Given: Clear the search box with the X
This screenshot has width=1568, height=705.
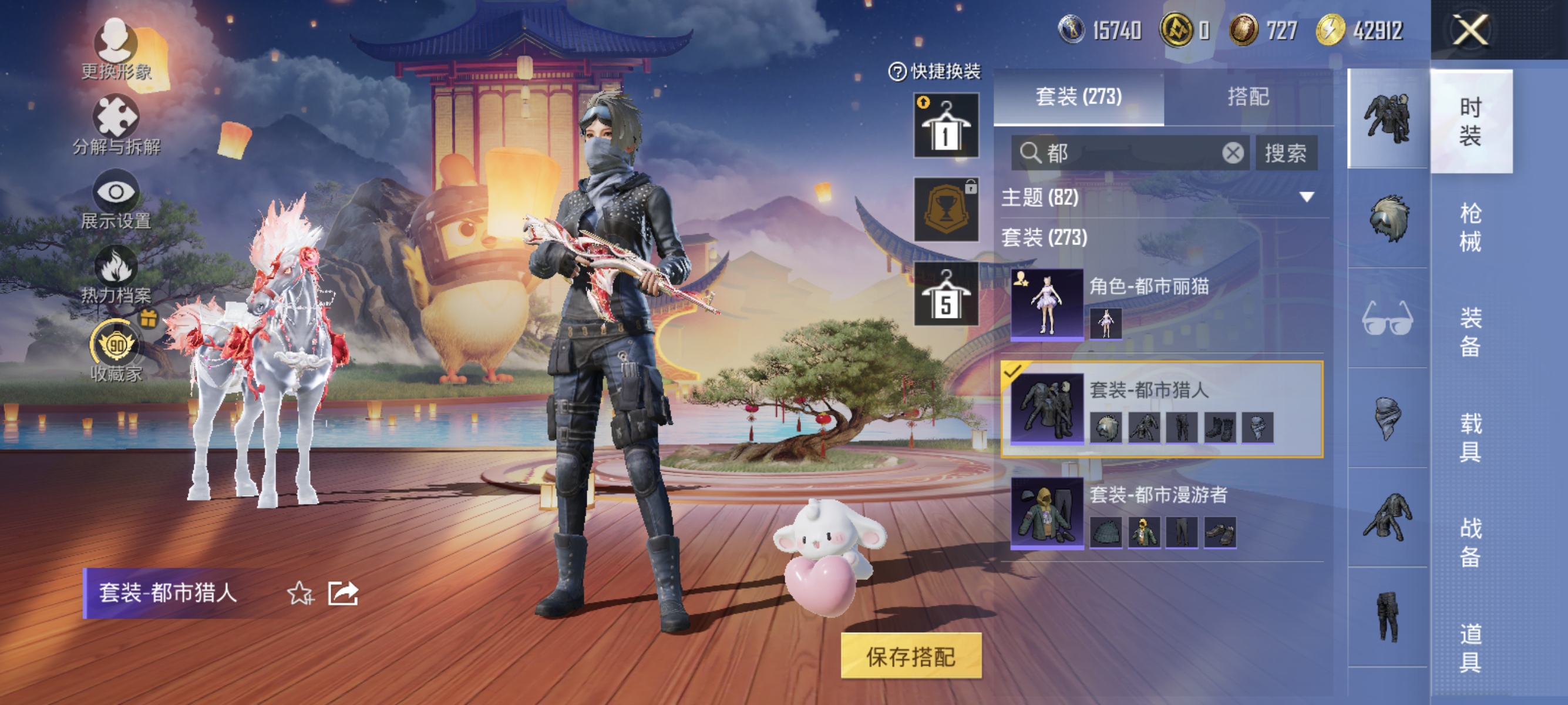Looking at the screenshot, I should pyautogui.click(x=1234, y=153).
